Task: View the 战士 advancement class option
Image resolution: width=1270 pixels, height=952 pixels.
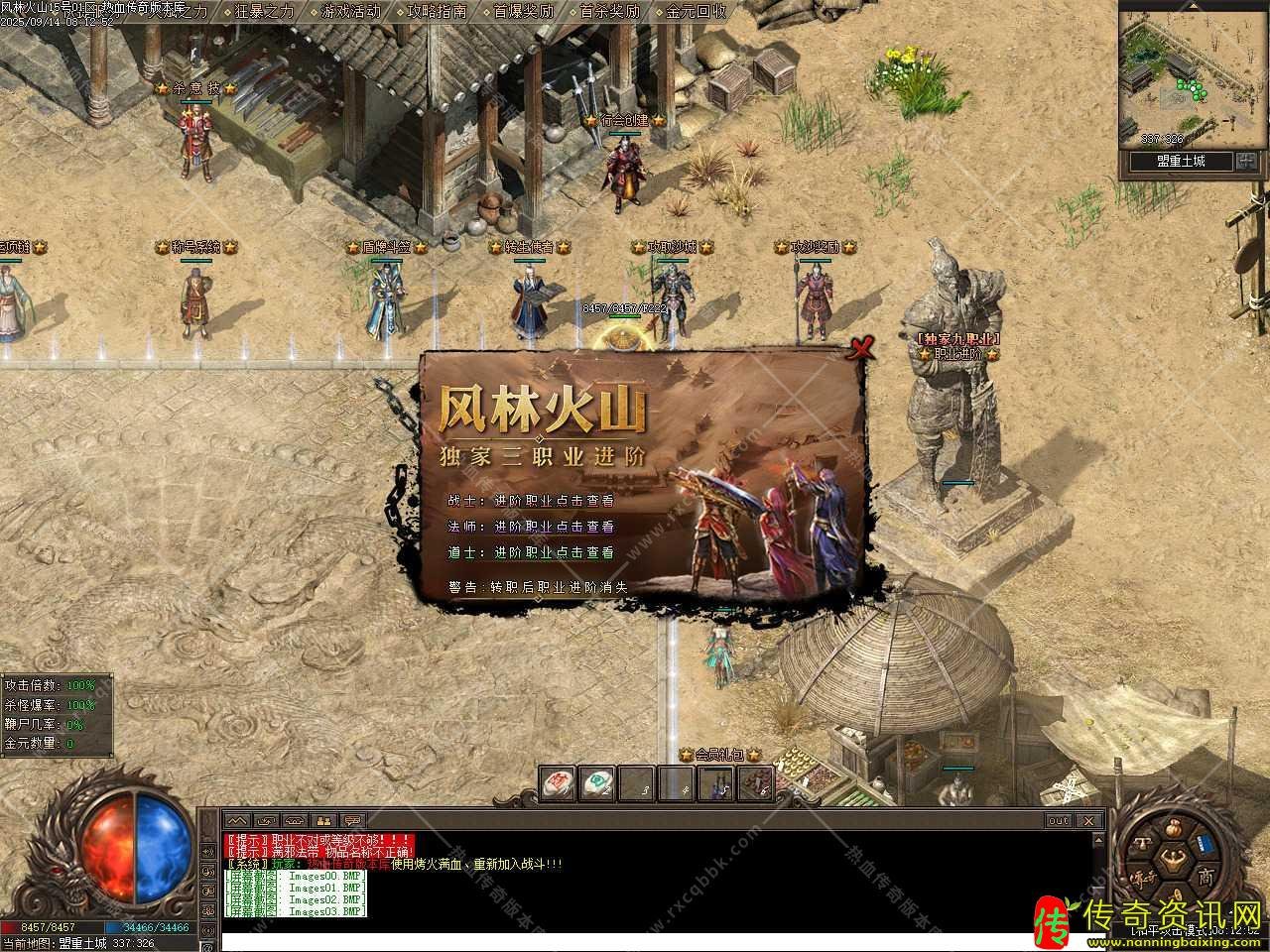Action: pyautogui.click(x=554, y=501)
